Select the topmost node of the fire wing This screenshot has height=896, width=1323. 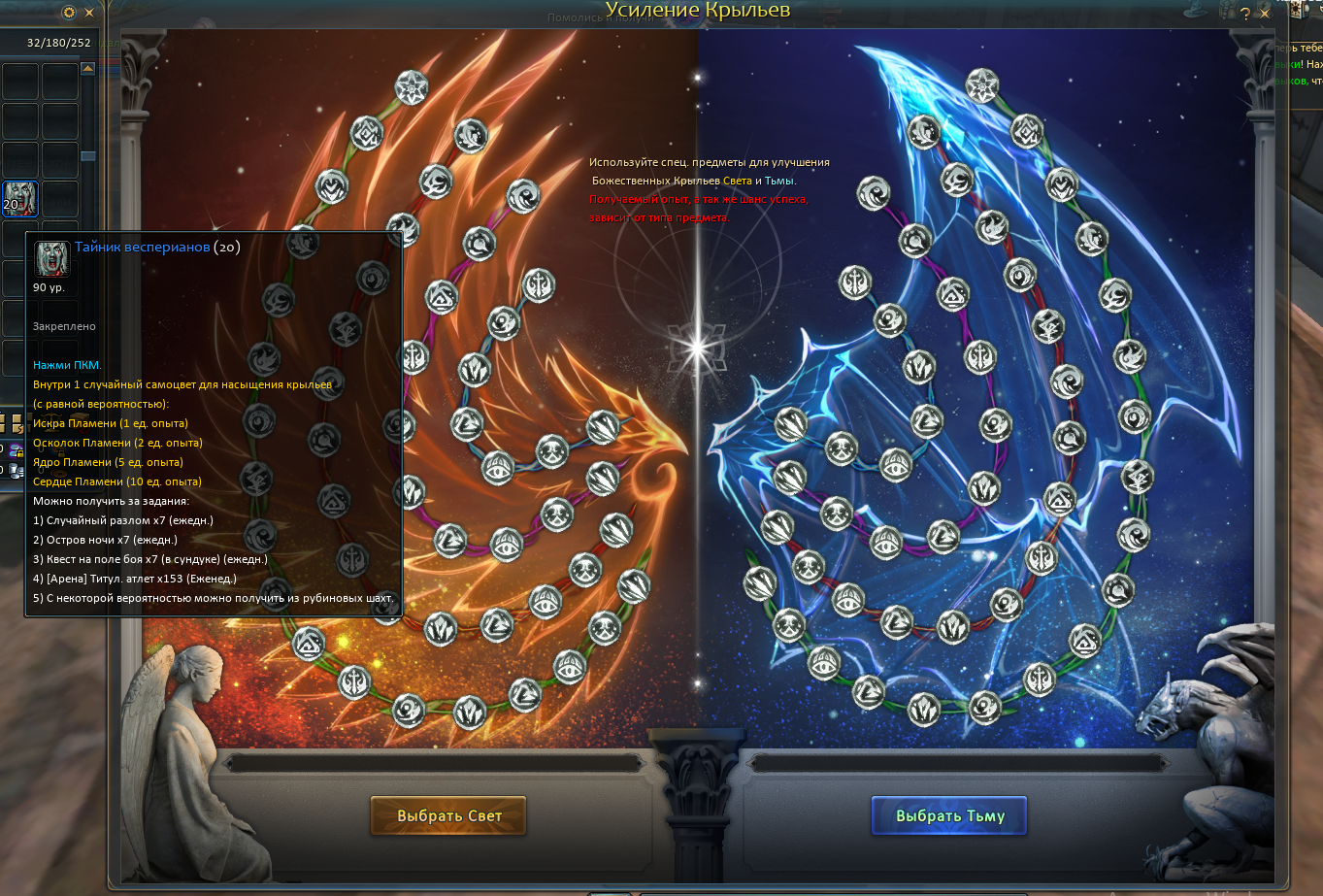click(413, 87)
